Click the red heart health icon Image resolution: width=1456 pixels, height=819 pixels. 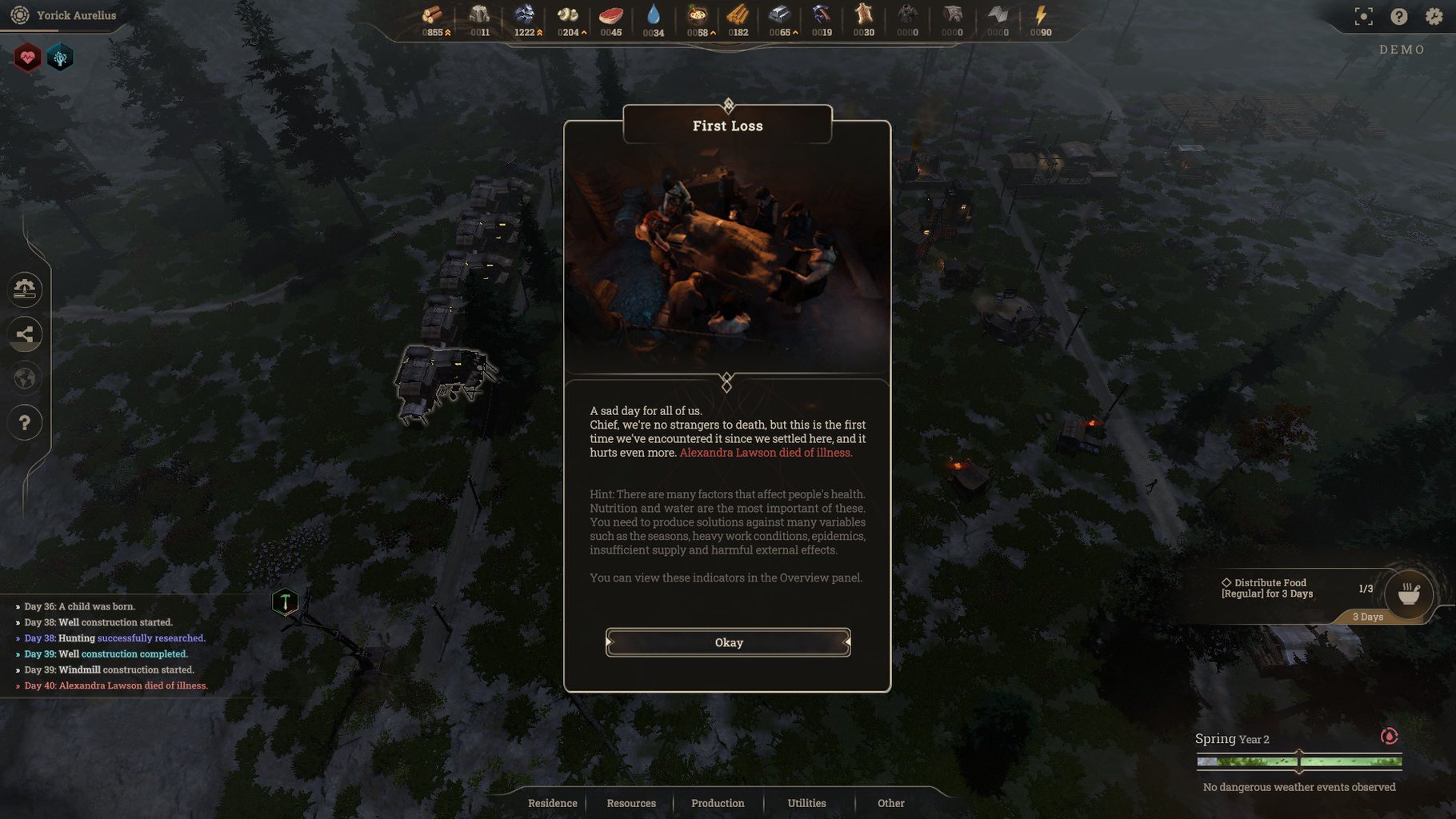[28, 58]
